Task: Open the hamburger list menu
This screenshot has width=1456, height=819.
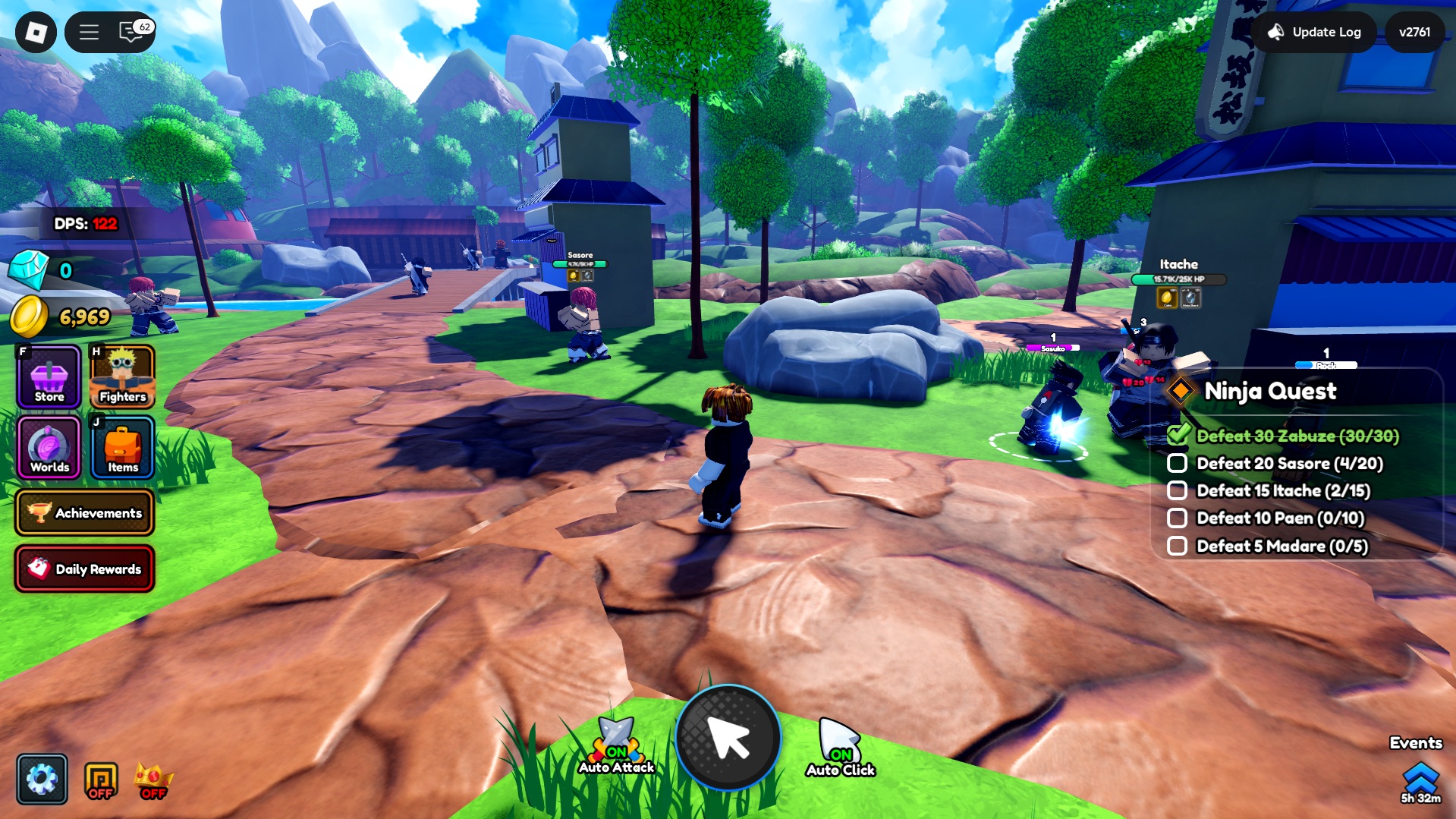Action: [x=89, y=32]
